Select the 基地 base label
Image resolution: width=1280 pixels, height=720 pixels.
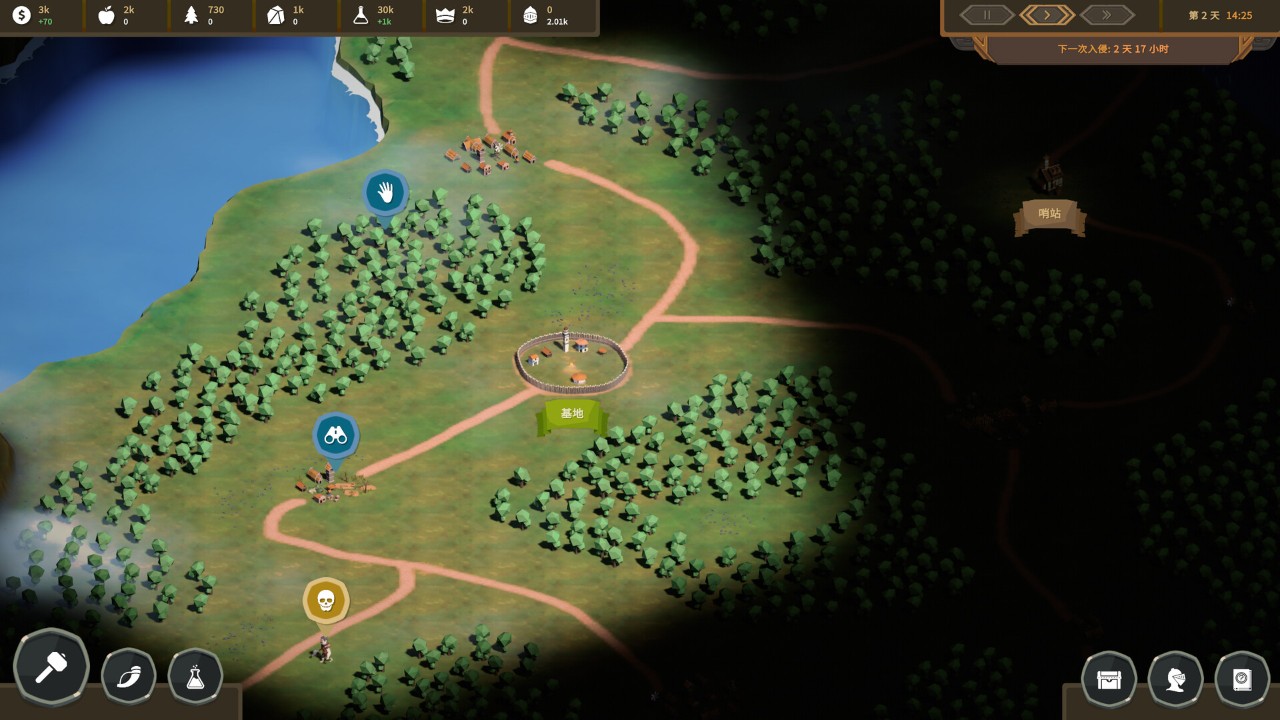click(572, 414)
